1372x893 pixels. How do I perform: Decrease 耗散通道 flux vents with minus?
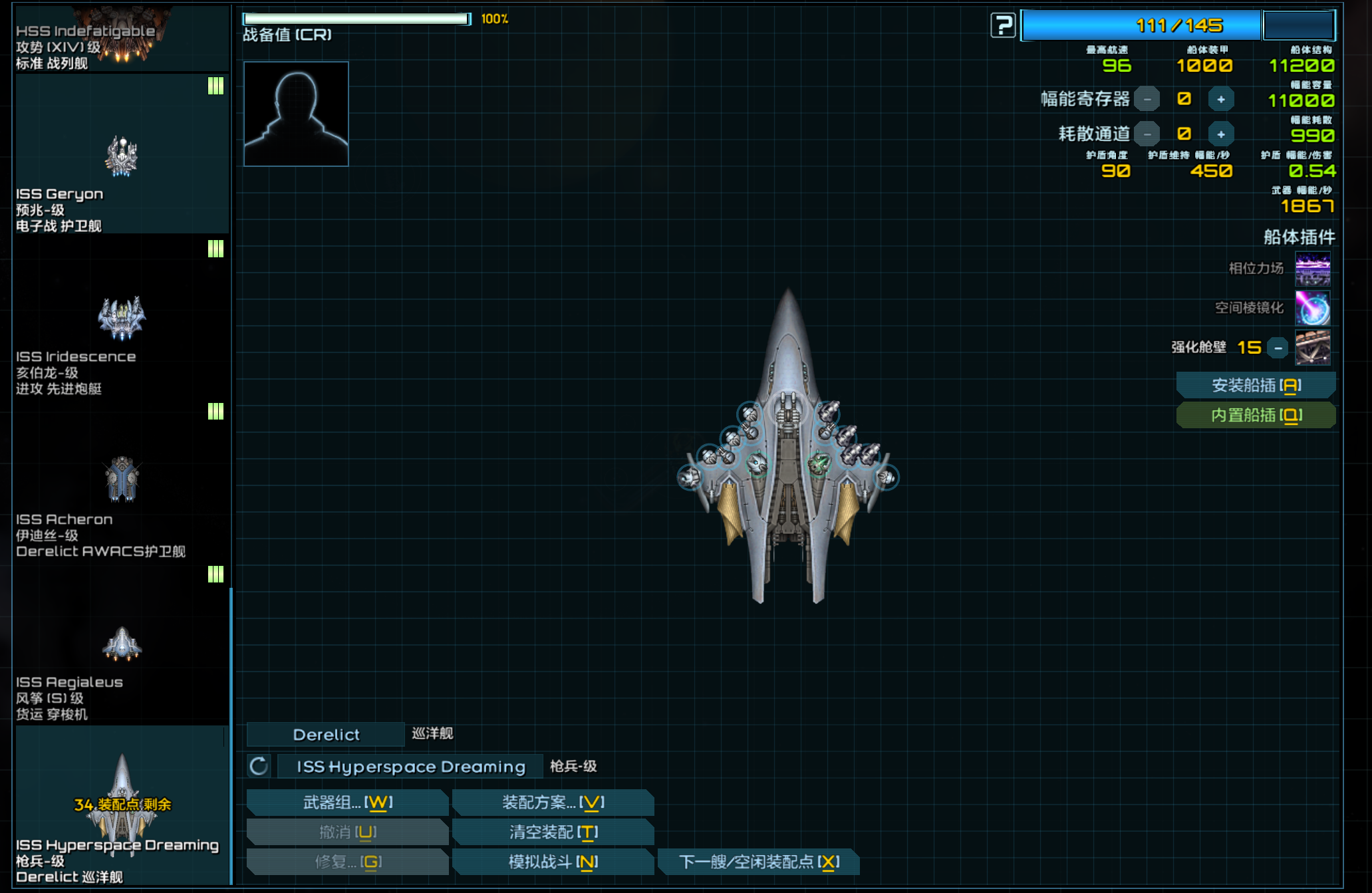(x=1147, y=134)
